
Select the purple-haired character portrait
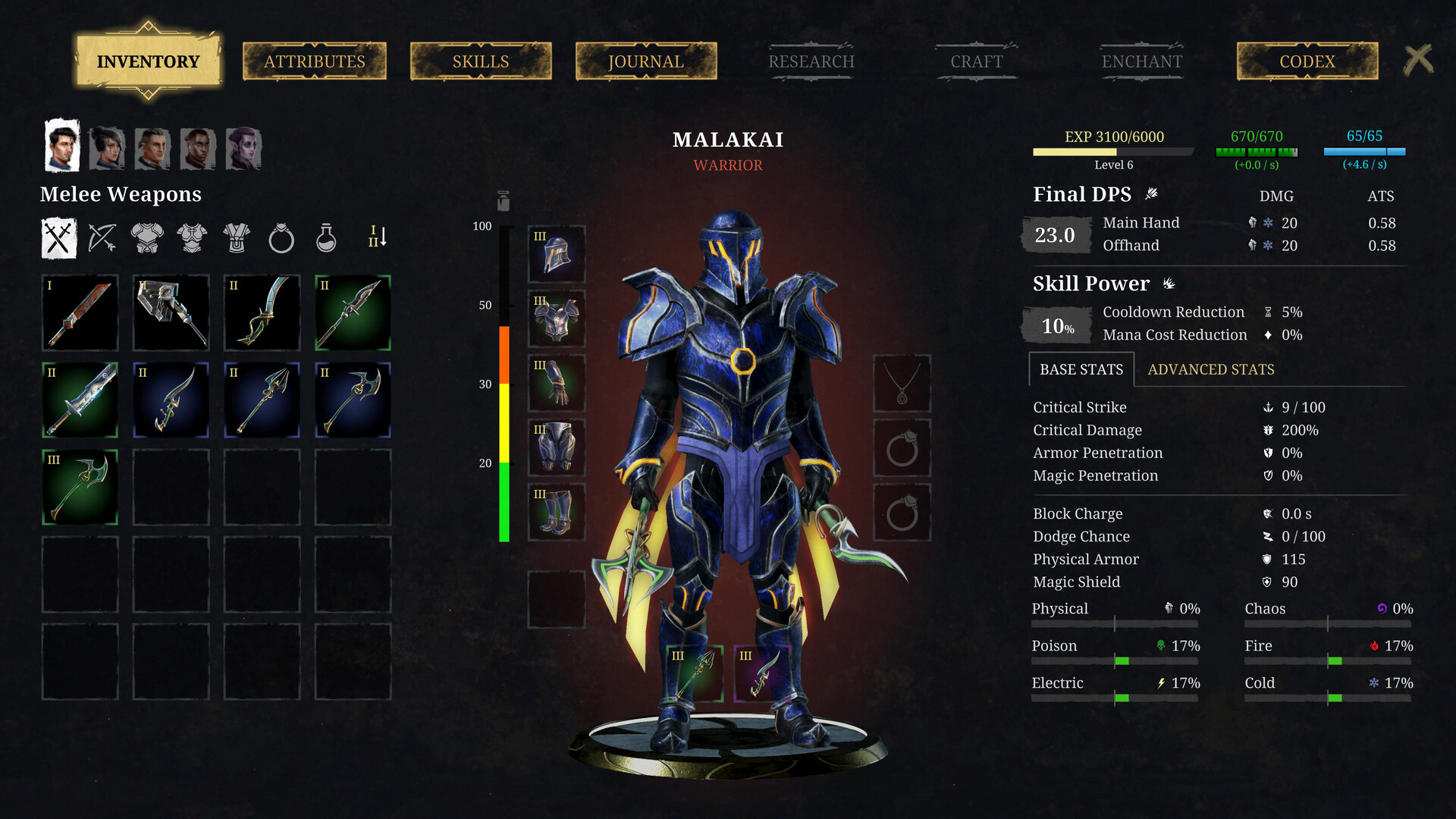point(244,149)
